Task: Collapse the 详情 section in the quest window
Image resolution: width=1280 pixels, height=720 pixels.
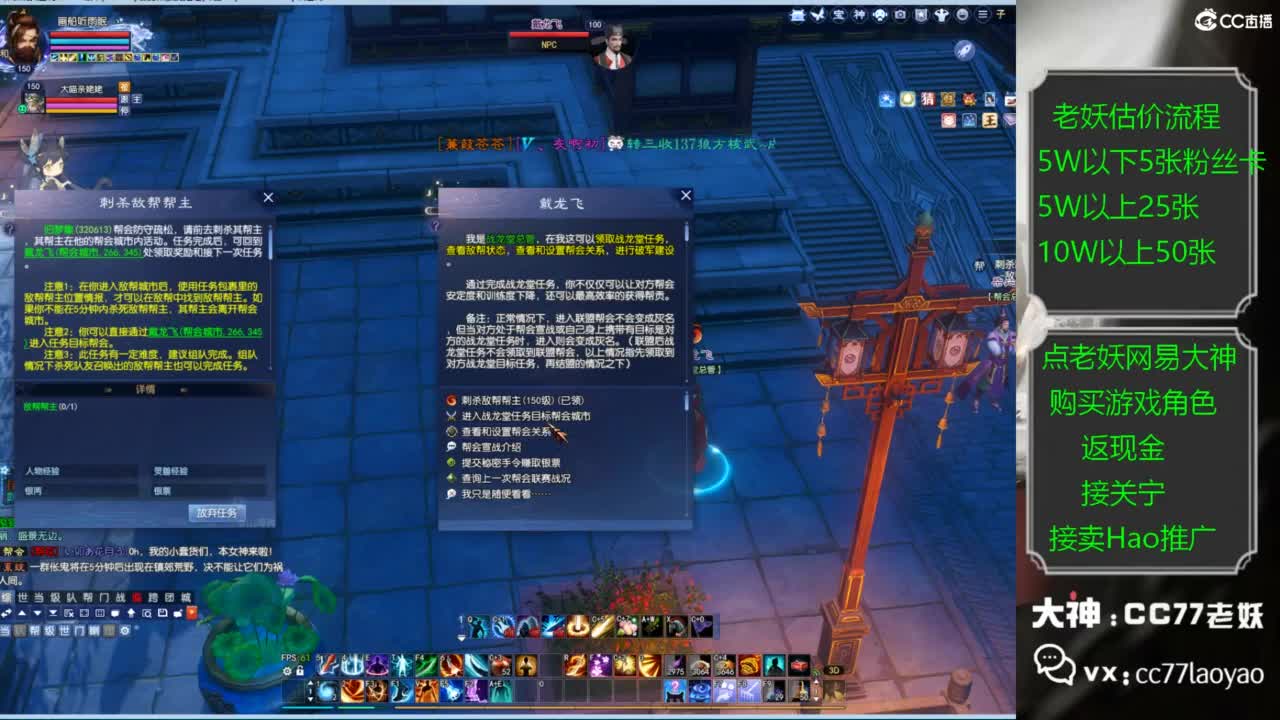Action: [x=108, y=388]
